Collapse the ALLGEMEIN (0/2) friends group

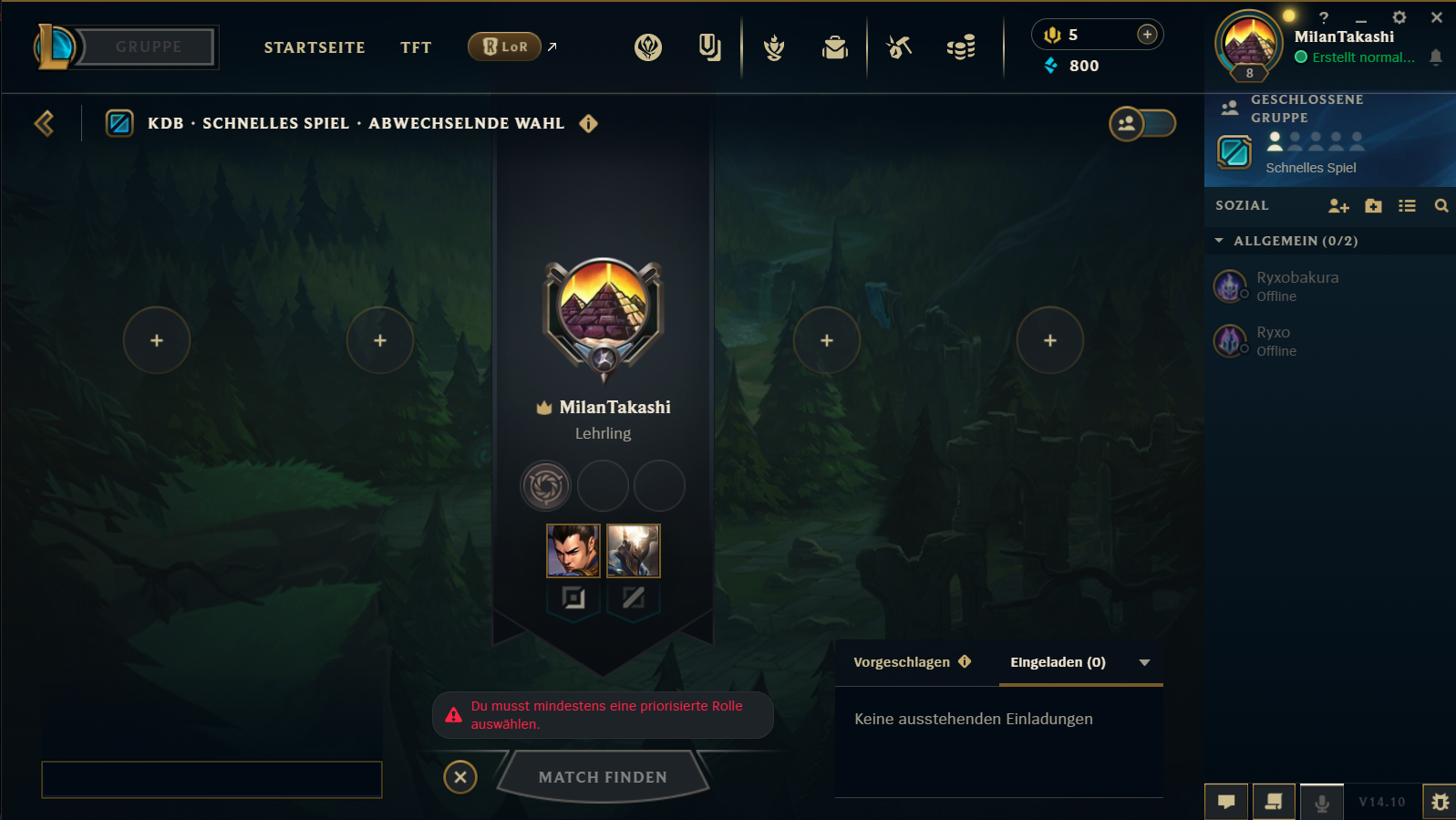point(1220,241)
